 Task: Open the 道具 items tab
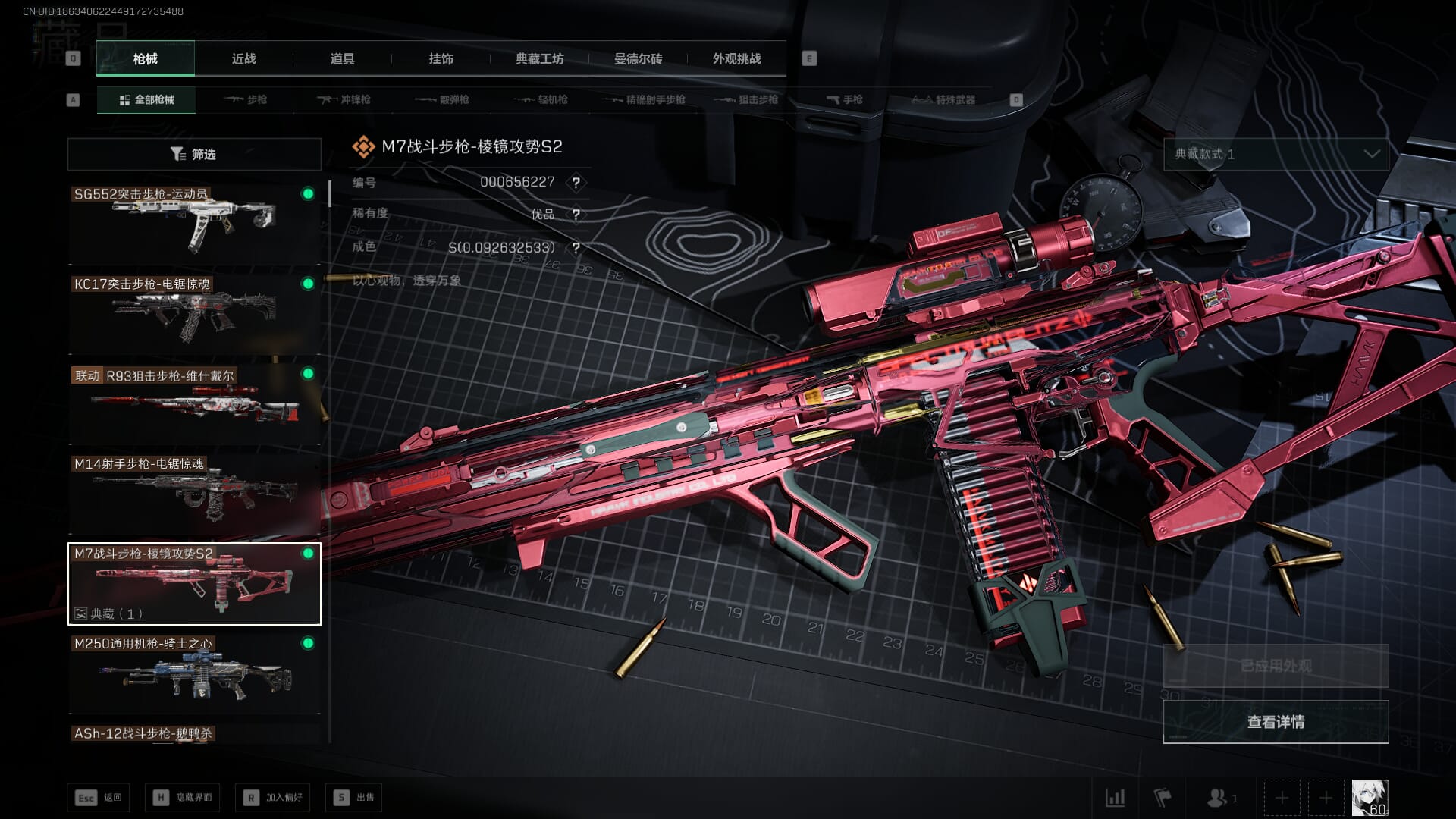[x=342, y=58]
